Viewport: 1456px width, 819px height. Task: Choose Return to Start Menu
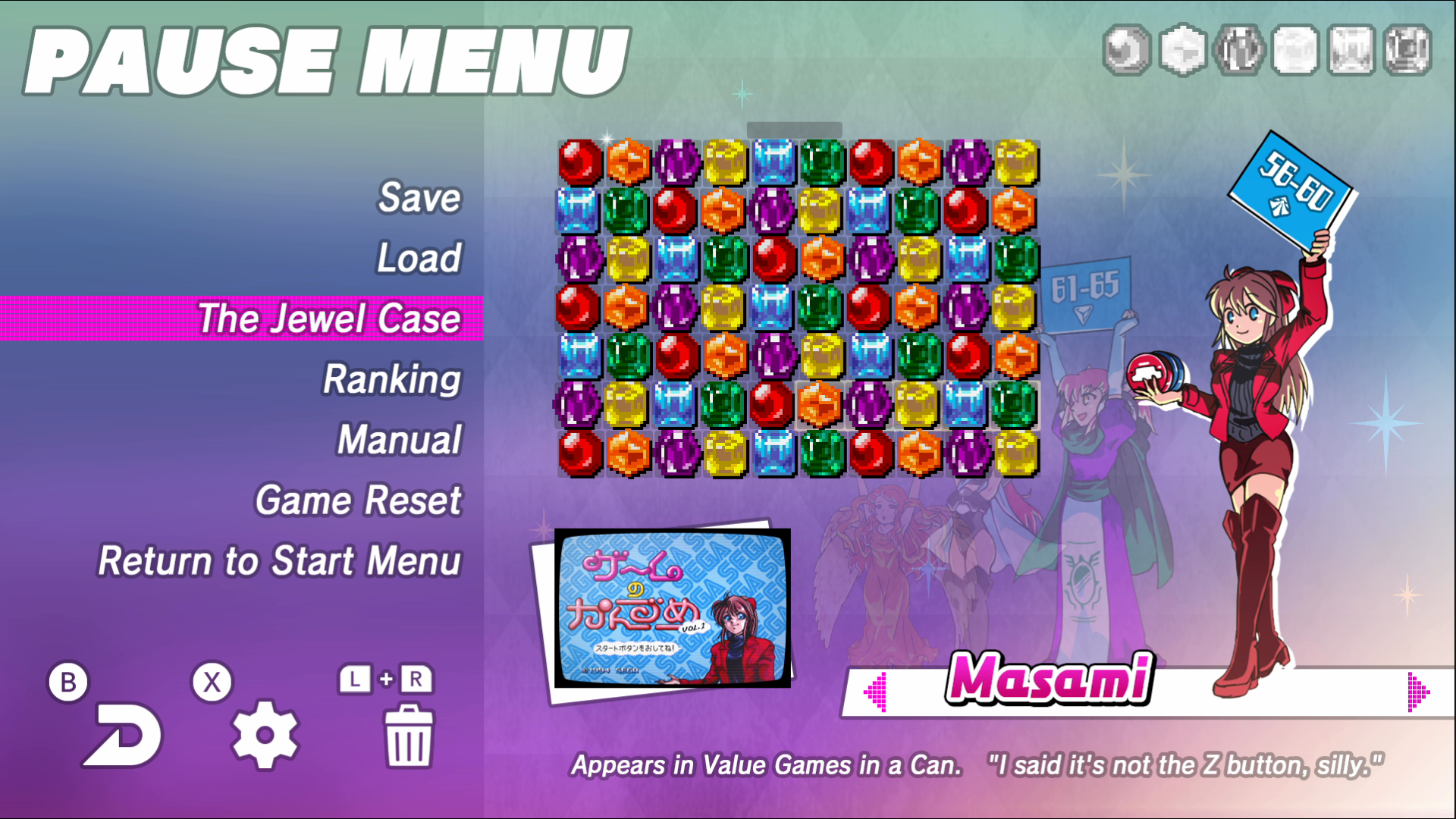(280, 561)
